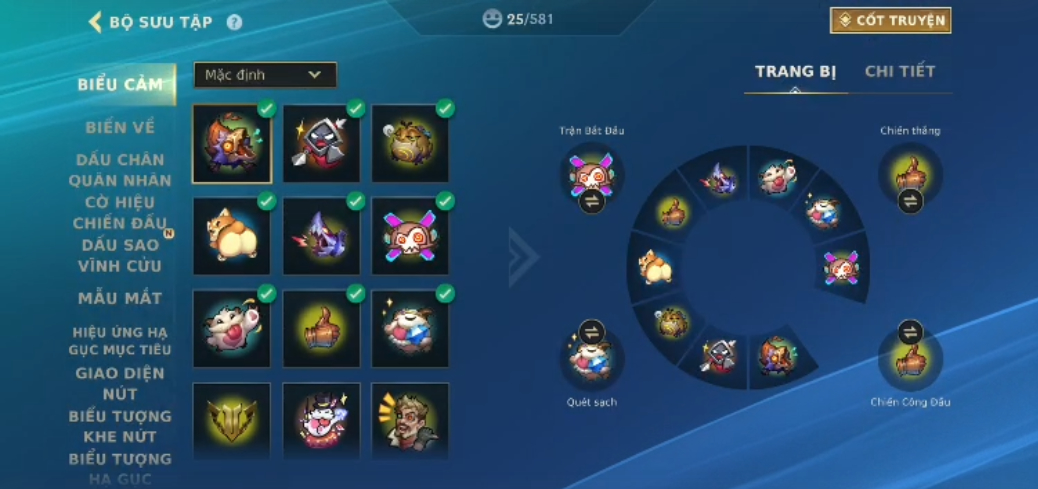Open the Cốt Truyện button
Viewport: 1038px width, 489px height.
coord(890,20)
